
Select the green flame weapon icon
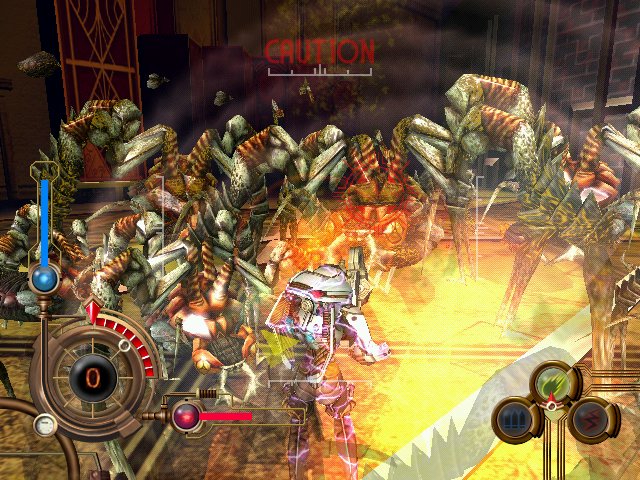[x=554, y=382]
